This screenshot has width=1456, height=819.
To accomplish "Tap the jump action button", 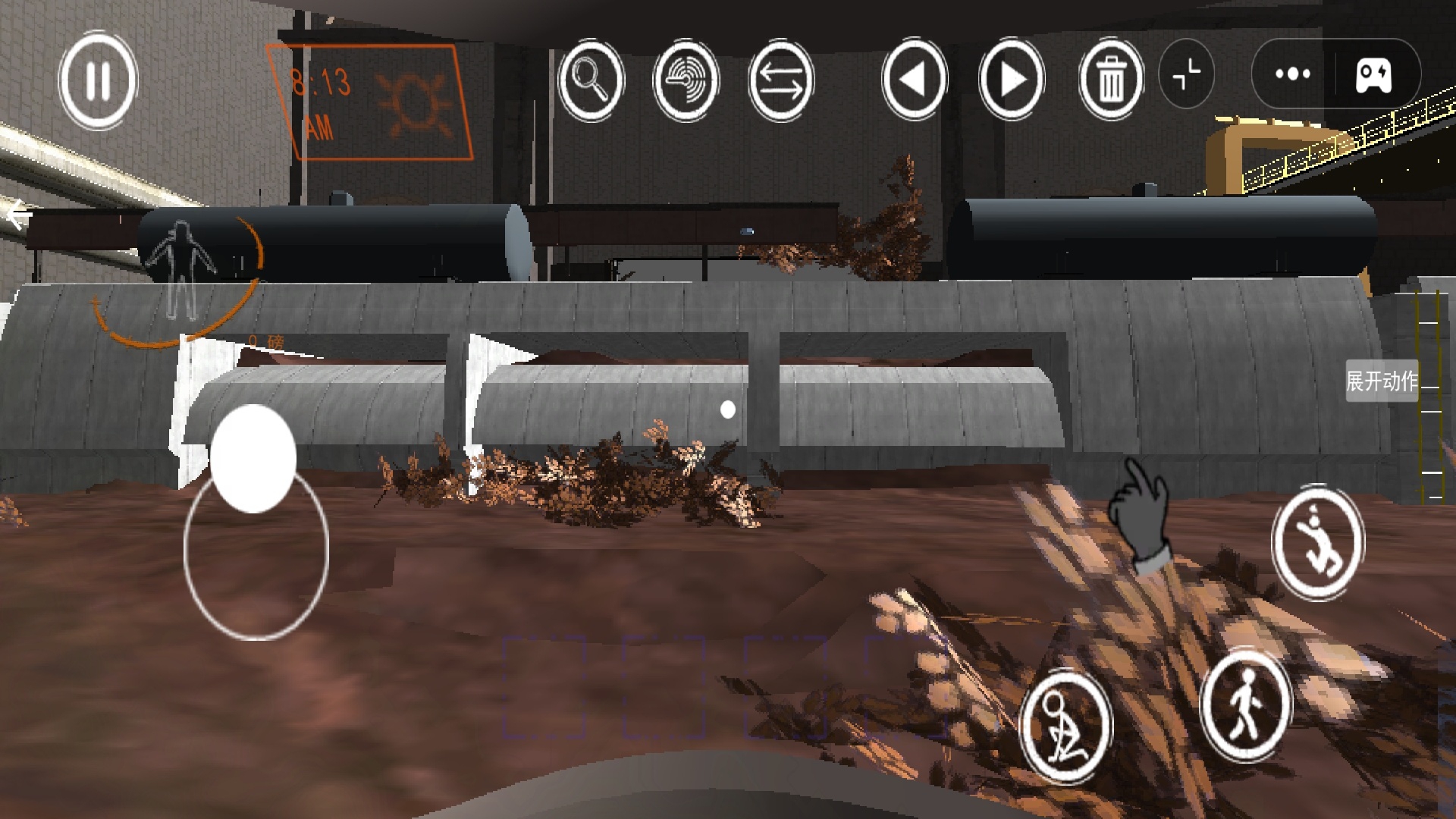I will tap(1318, 542).
